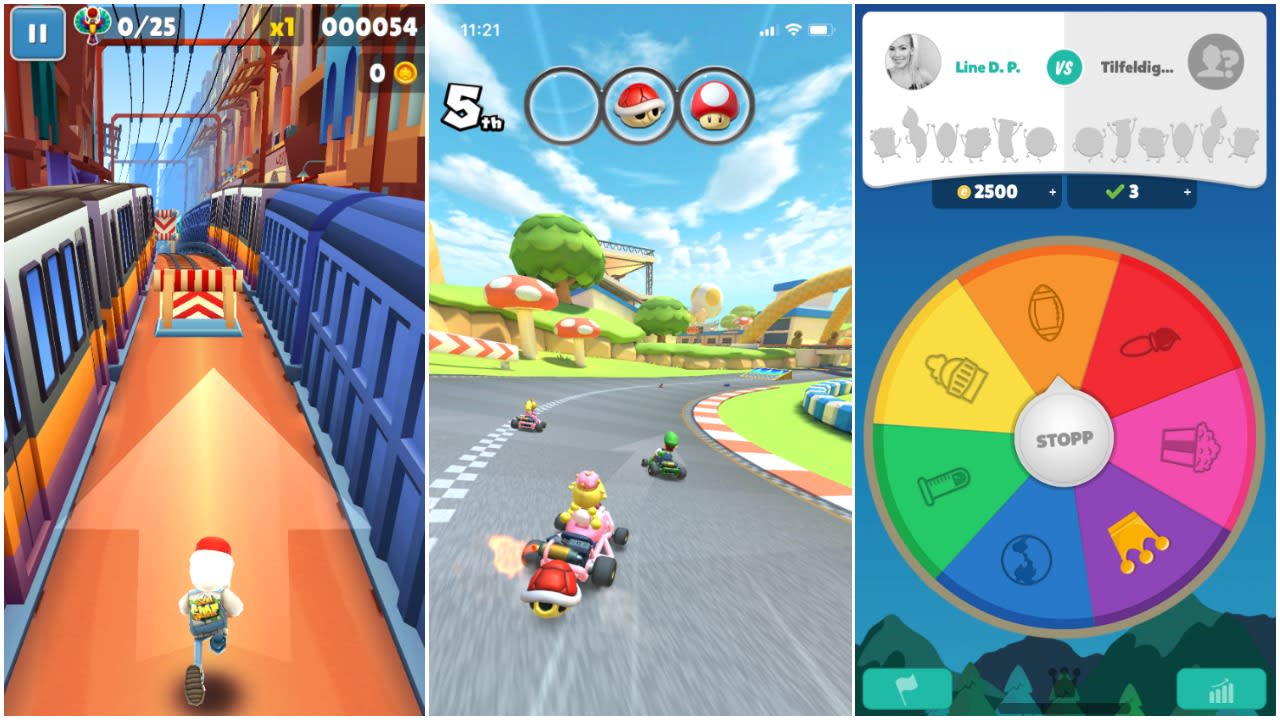The height and width of the screenshot is (720, 1280).
Task: Pause the Subway Surfers run
Action: pos(38,34)
